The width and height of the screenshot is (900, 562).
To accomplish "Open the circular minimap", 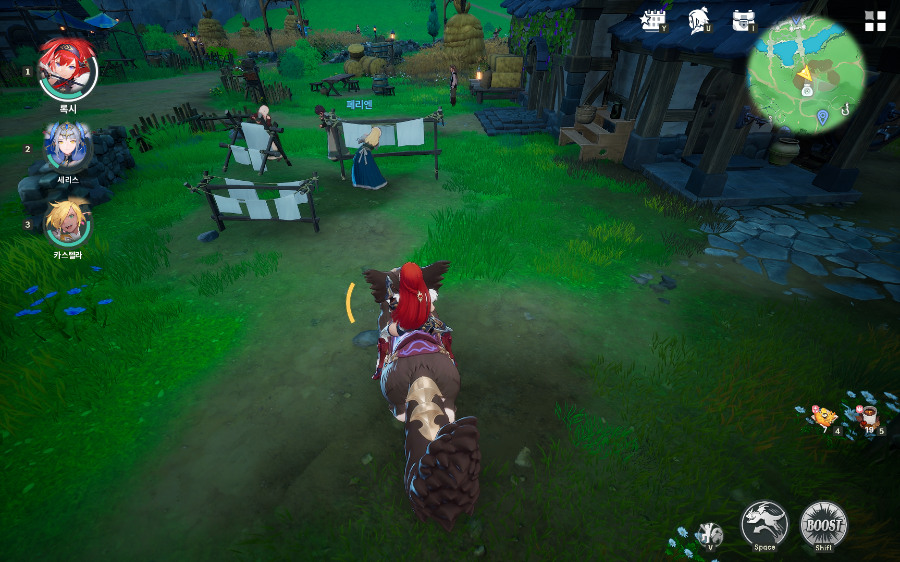I will point(805,75).
